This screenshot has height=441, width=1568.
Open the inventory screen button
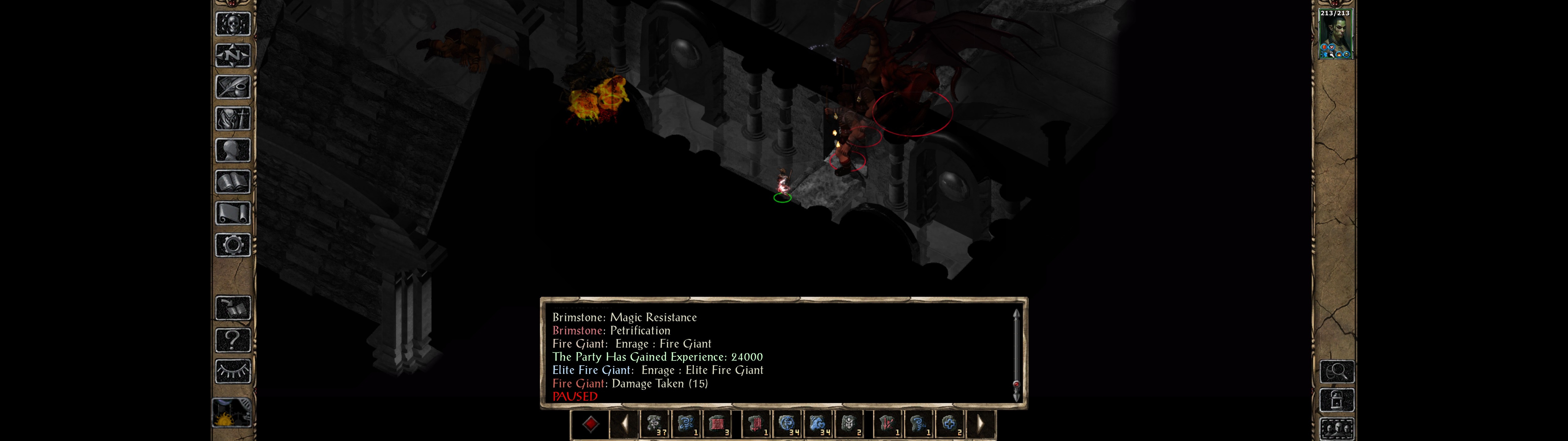(232, 119)
